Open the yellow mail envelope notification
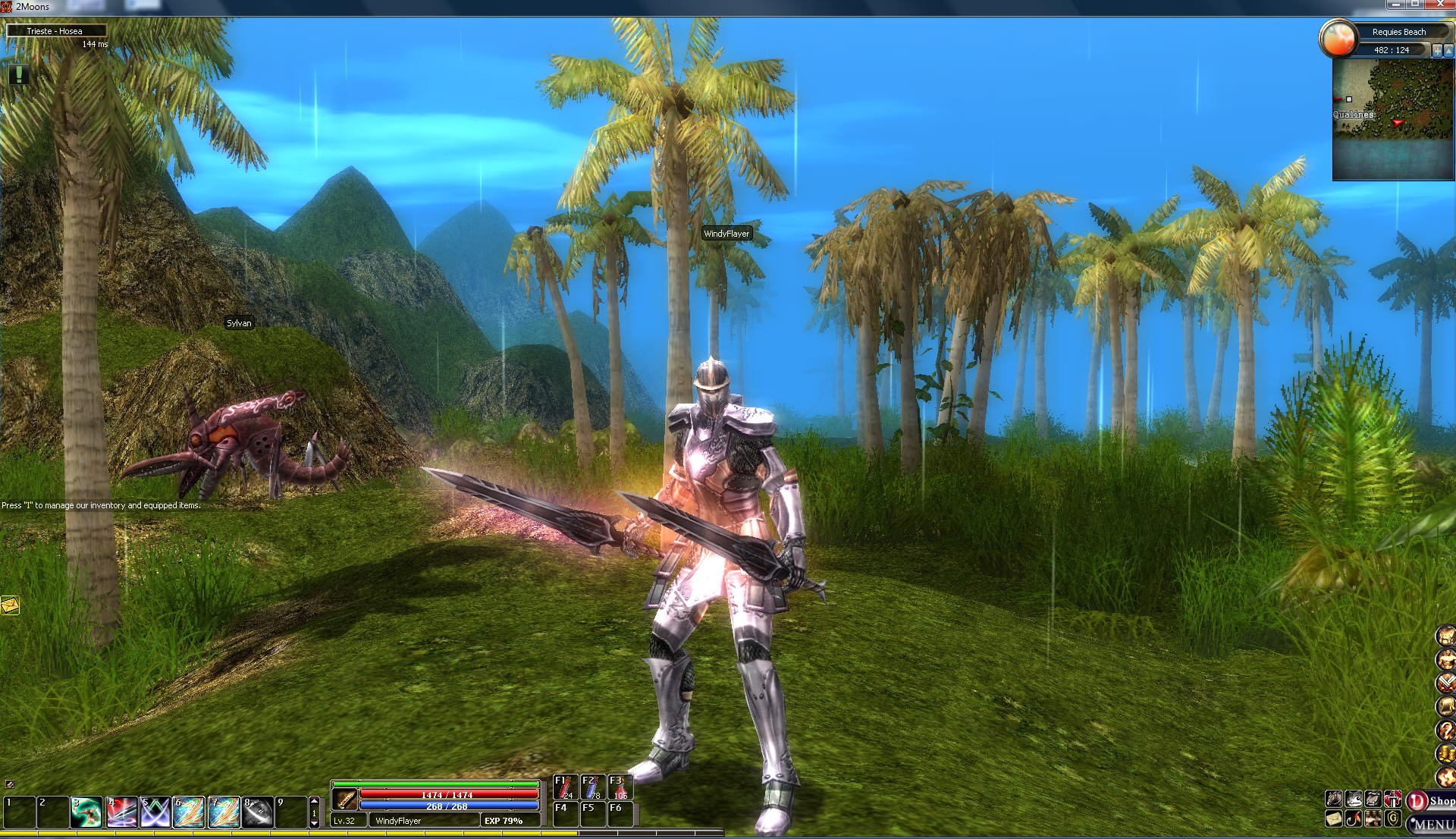 [x=10, y=605]
